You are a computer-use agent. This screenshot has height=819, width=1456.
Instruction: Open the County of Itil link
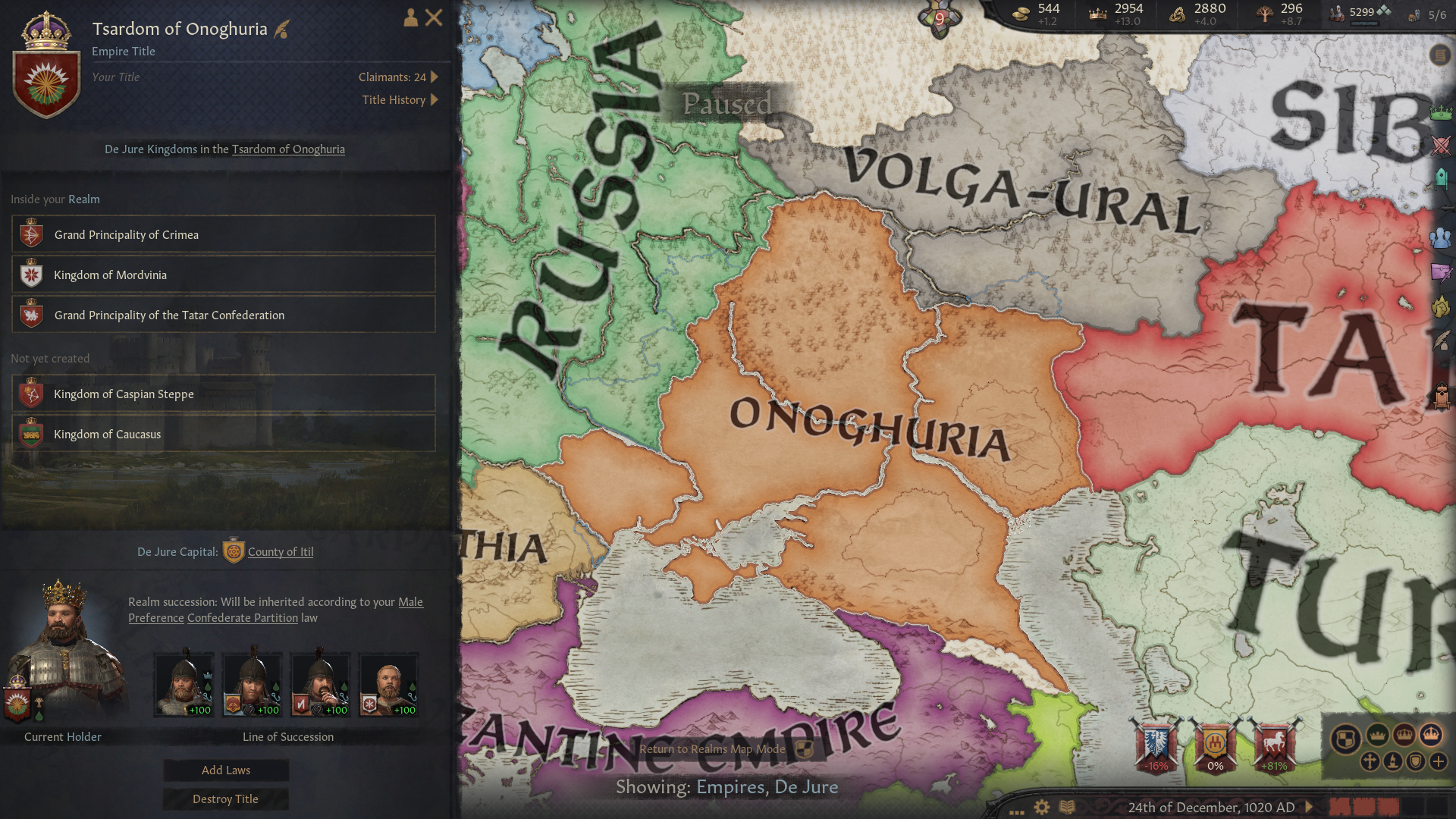click(281, 551)
